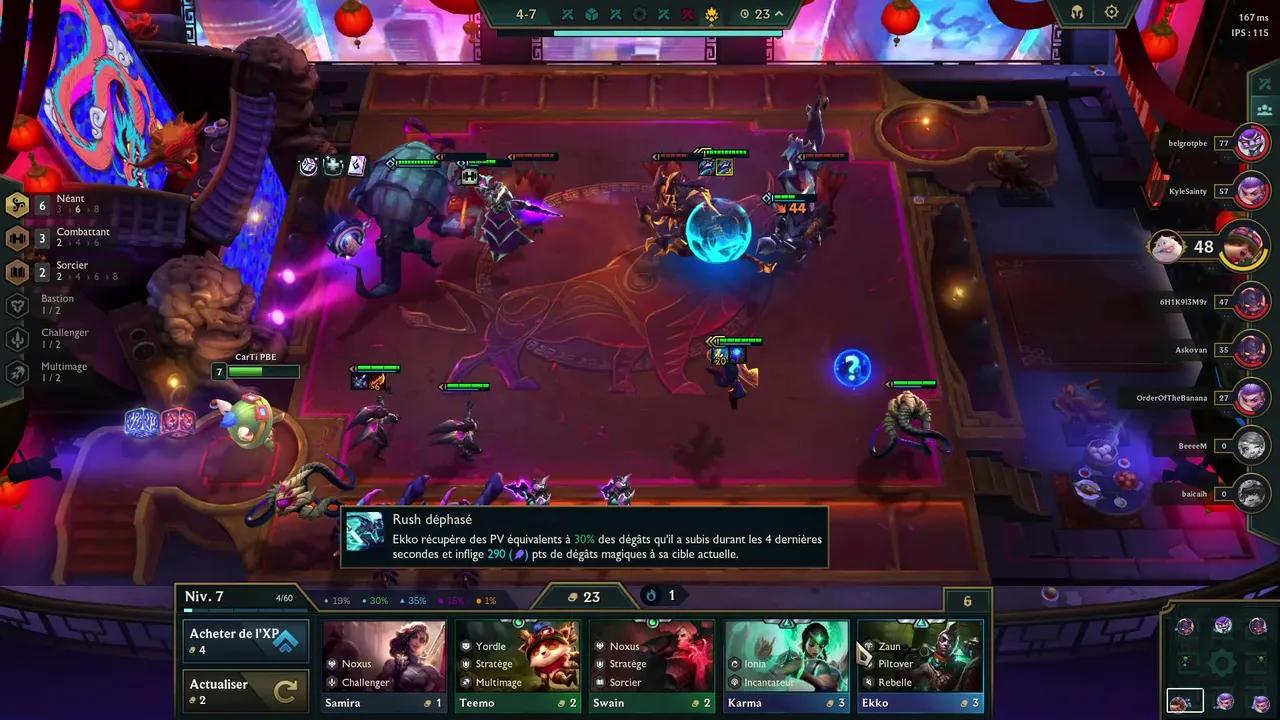
Task: Click the Bastion trait icon
Action: [17, 304]
